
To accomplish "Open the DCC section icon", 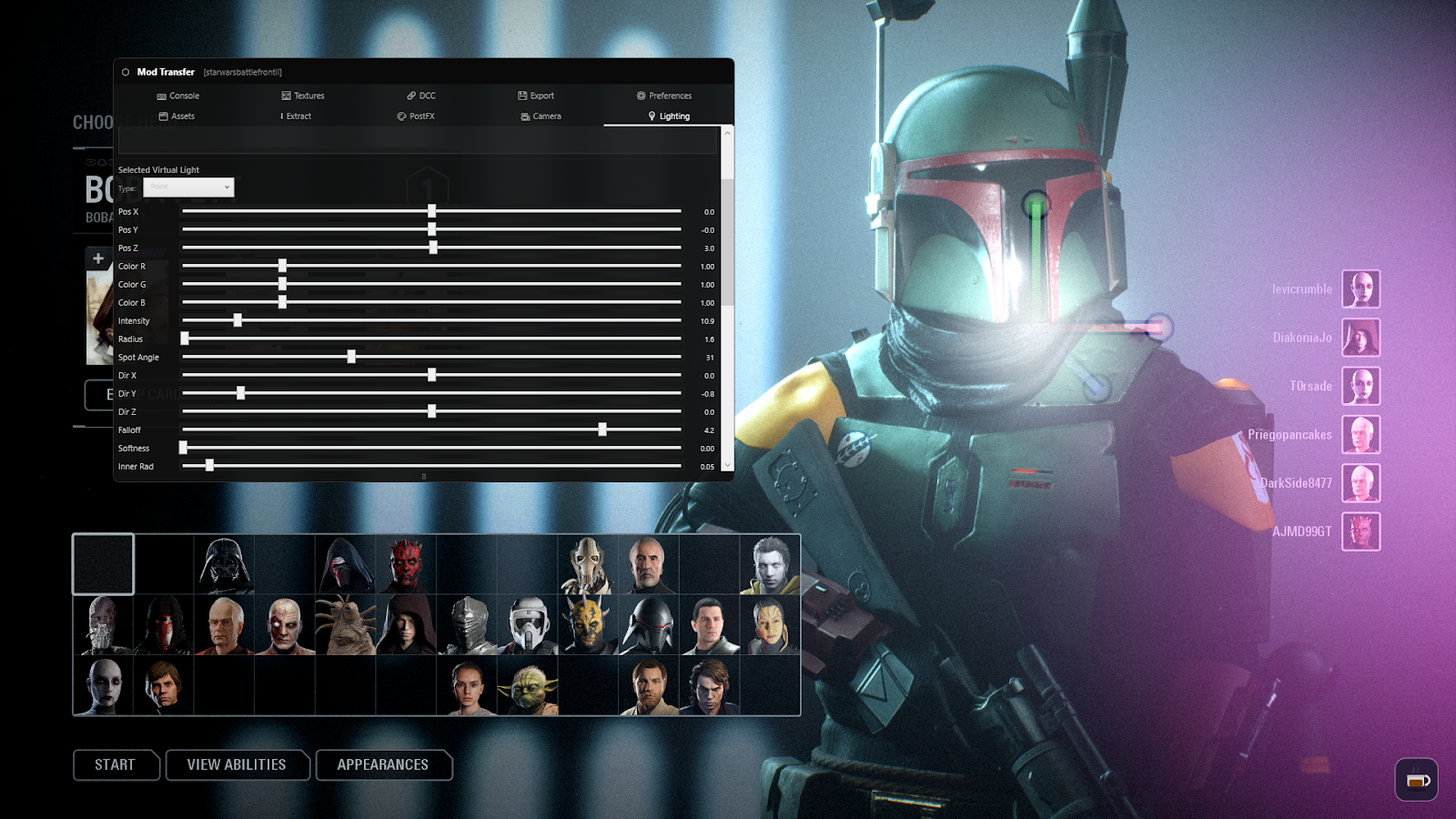I will tap(411, 96).
